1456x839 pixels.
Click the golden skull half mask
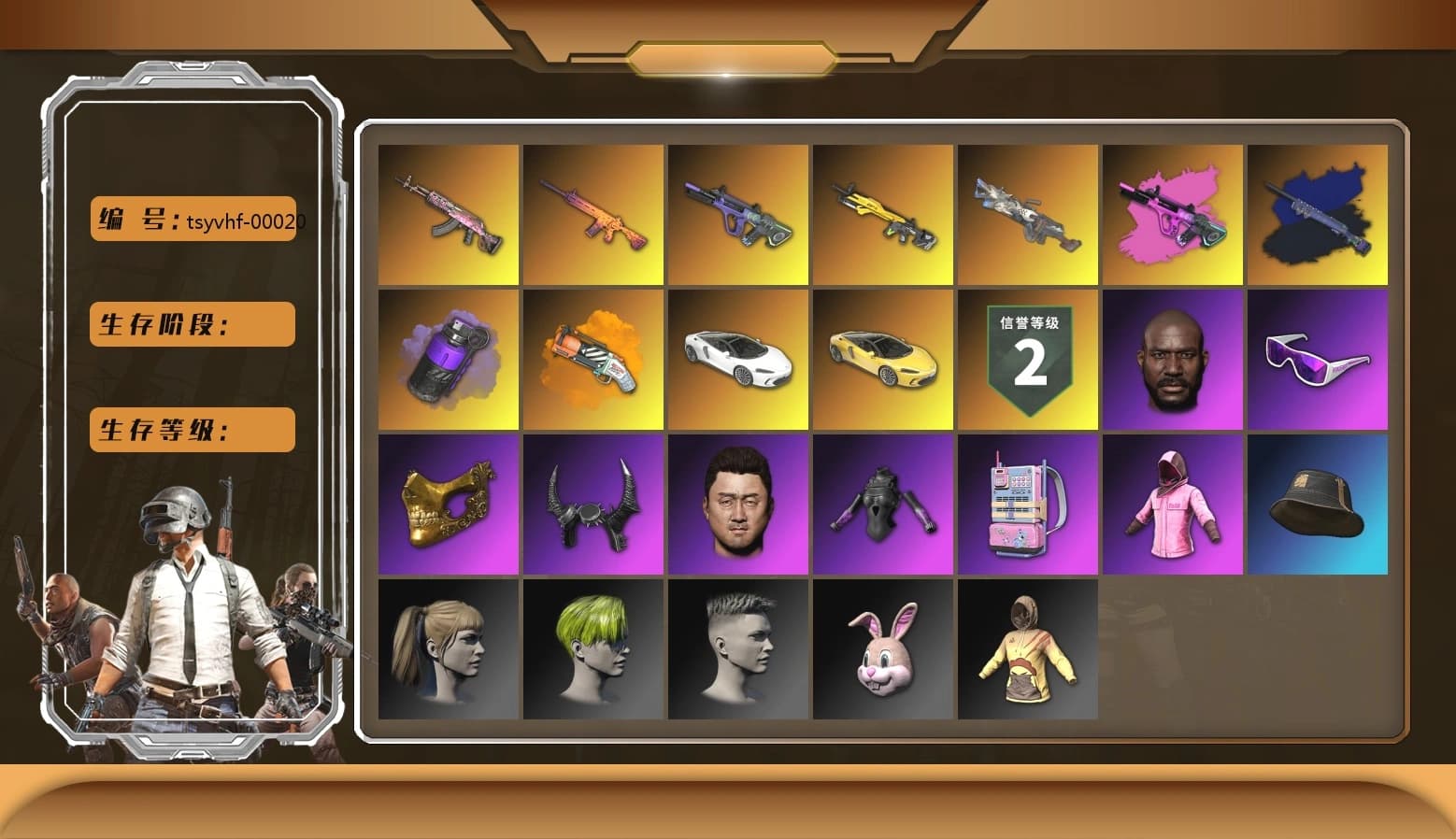point(447,504)
